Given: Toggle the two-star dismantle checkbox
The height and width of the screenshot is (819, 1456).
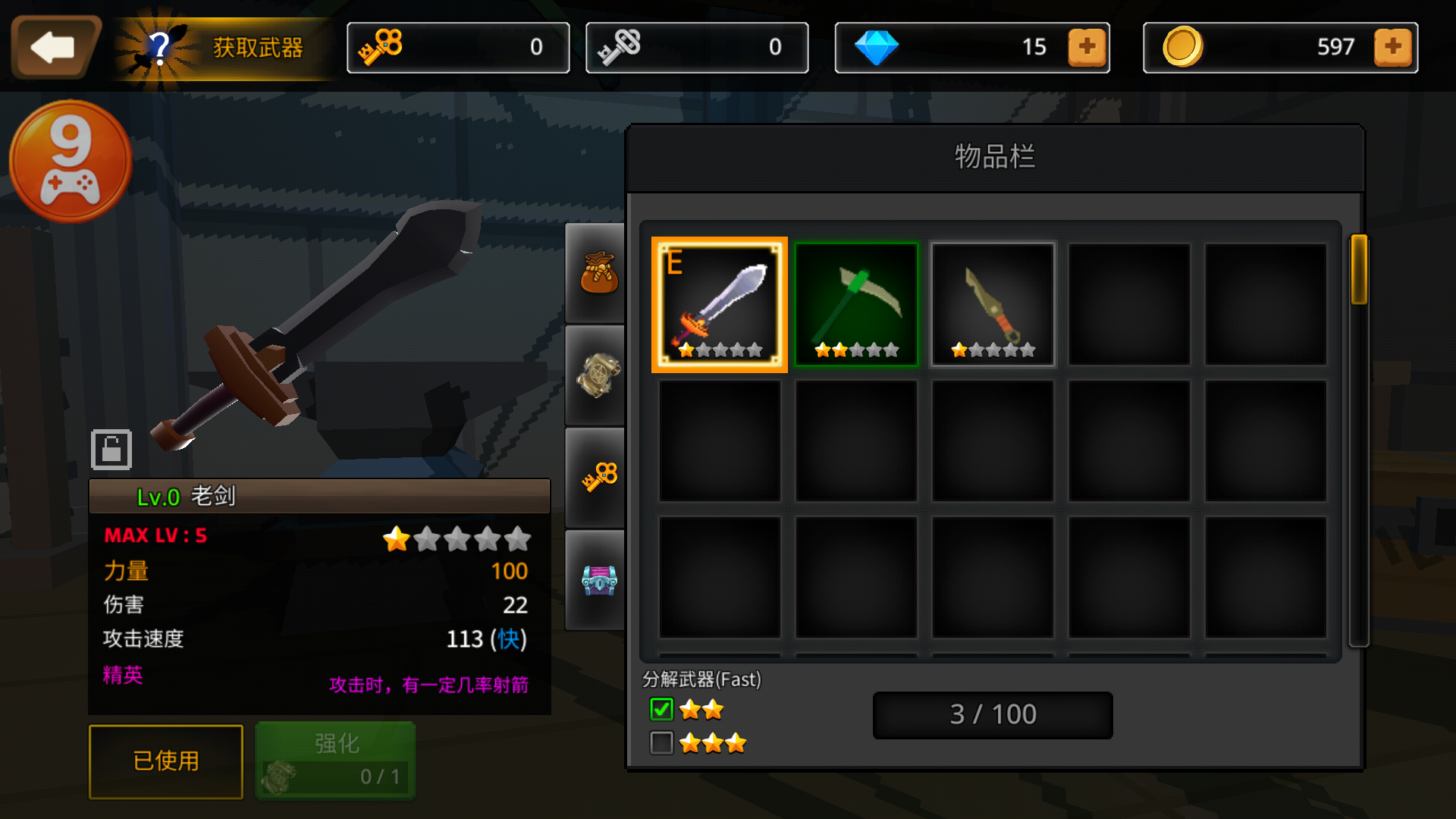Looking at the screenshot, I should tap(661, 710).
